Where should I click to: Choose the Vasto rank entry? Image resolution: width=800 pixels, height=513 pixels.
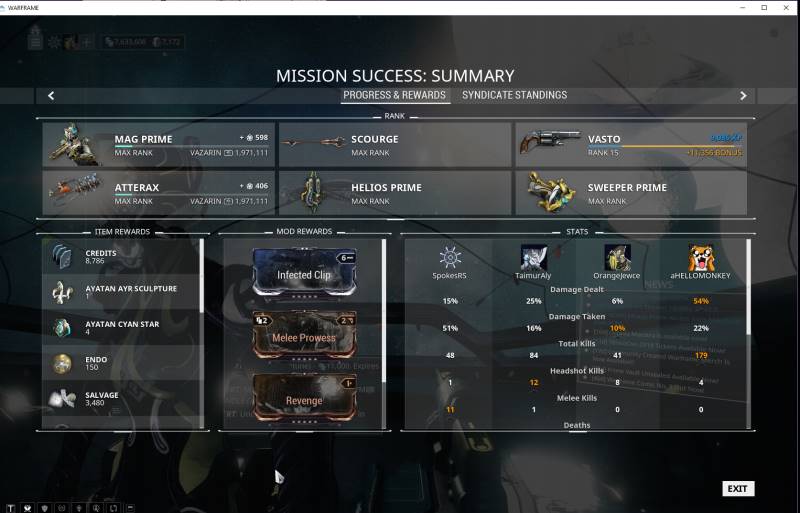[631, 145]
